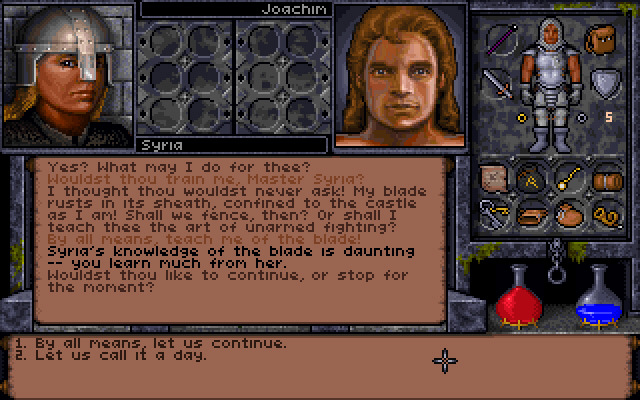640x400 pixels.
Task: Choose 'By all means, let us continue'
Action: [x=152, y=343]
